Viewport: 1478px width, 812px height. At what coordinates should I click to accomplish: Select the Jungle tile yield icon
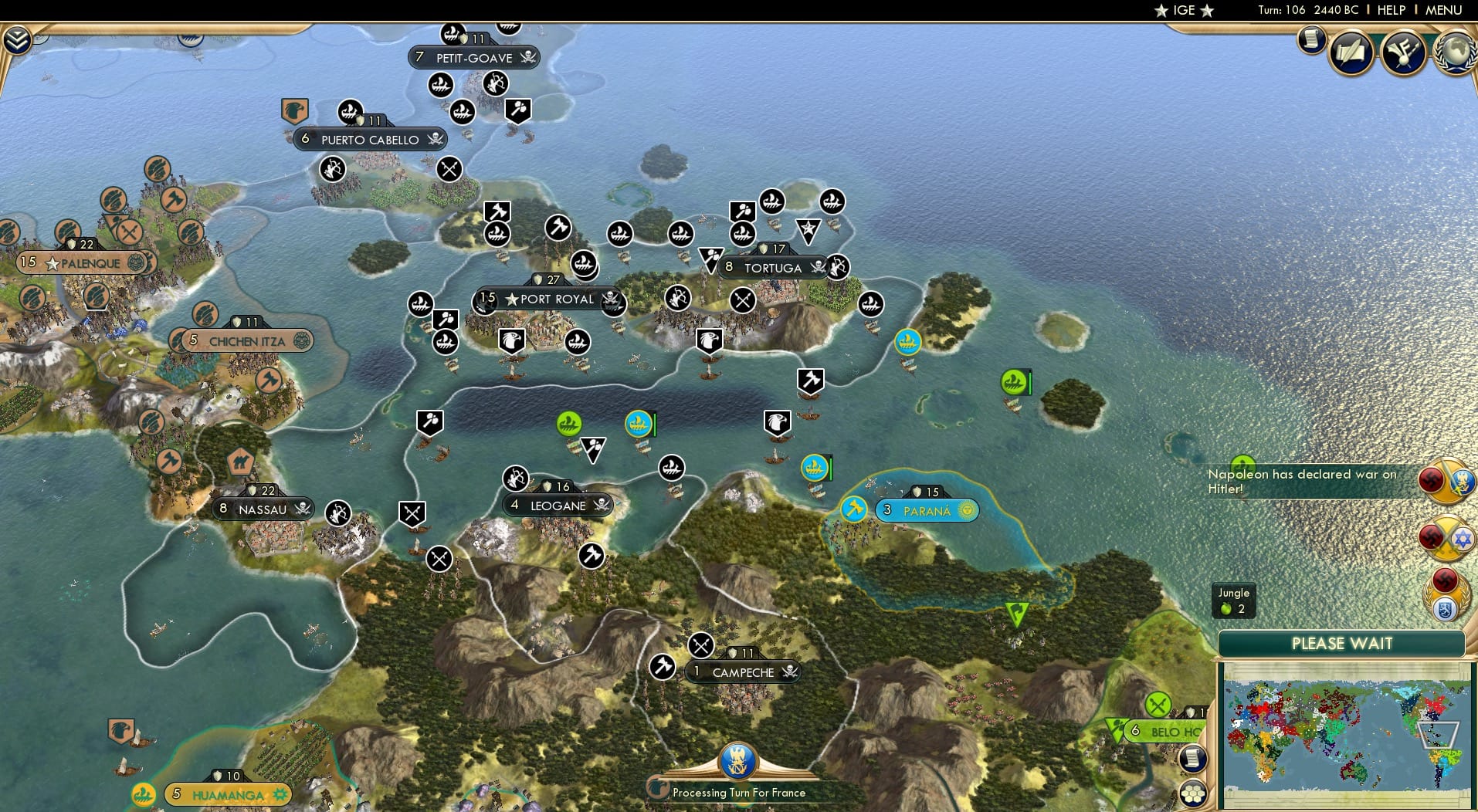coord(1236,601)
